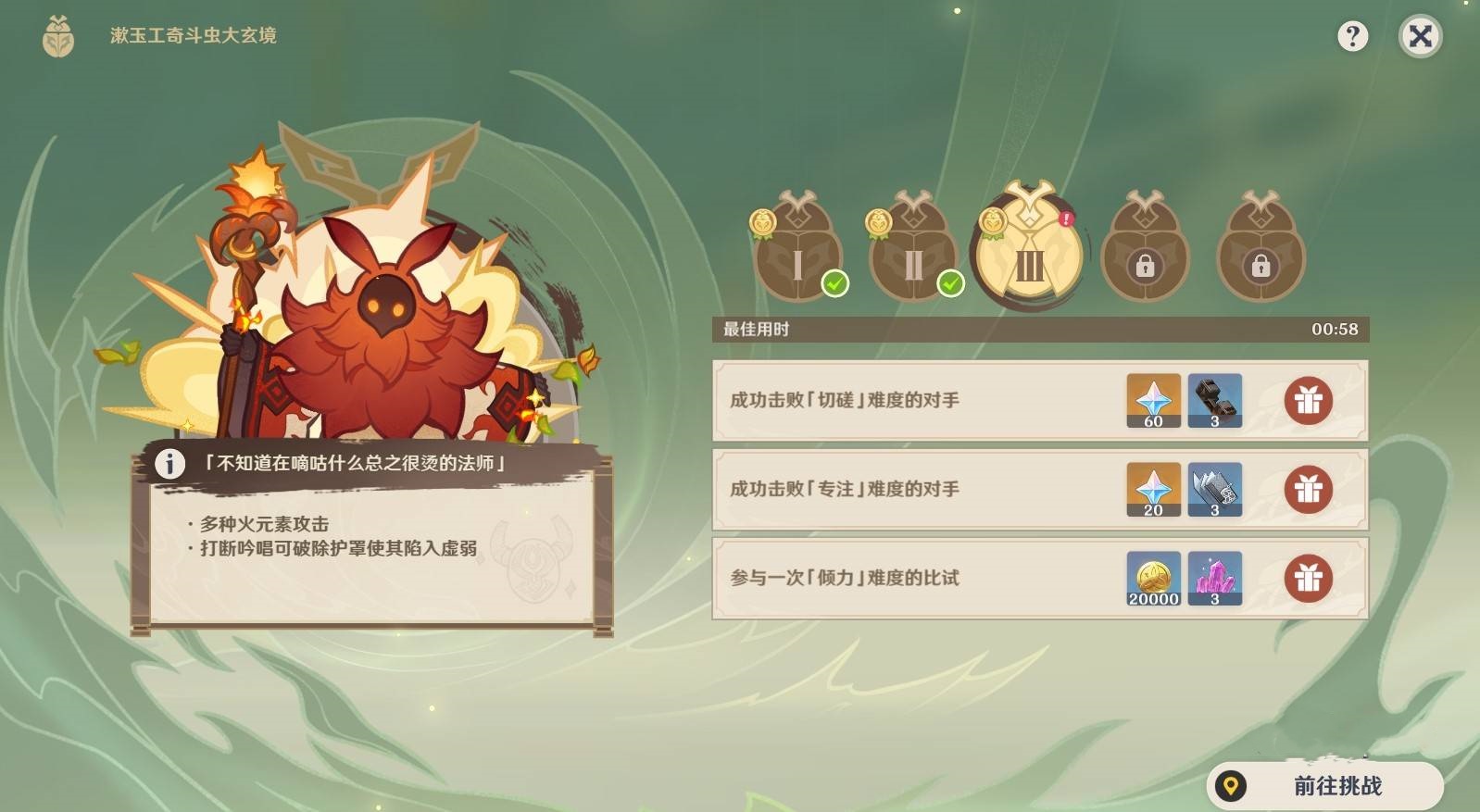The height and width of the screenshot is (812, 1480).
Task: Click the last locked beetle stage
Action: point(1261,250)
